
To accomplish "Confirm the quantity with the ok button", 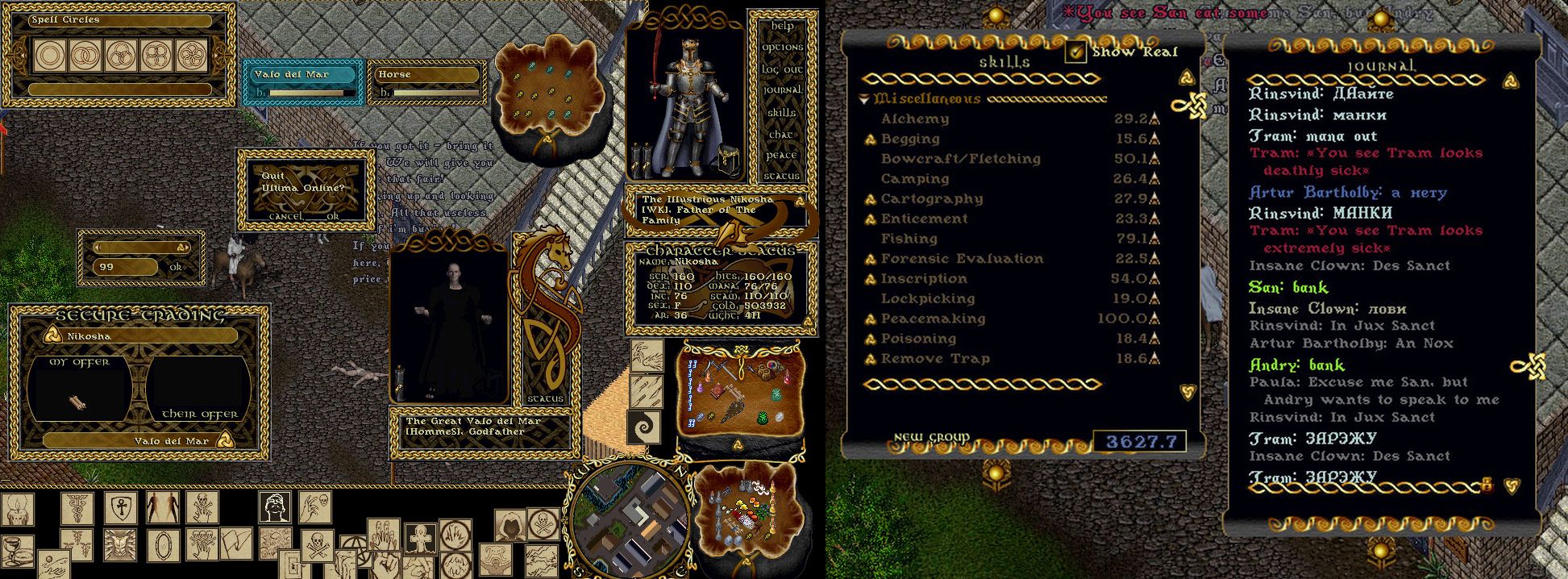I will click(x=176, y=267).
